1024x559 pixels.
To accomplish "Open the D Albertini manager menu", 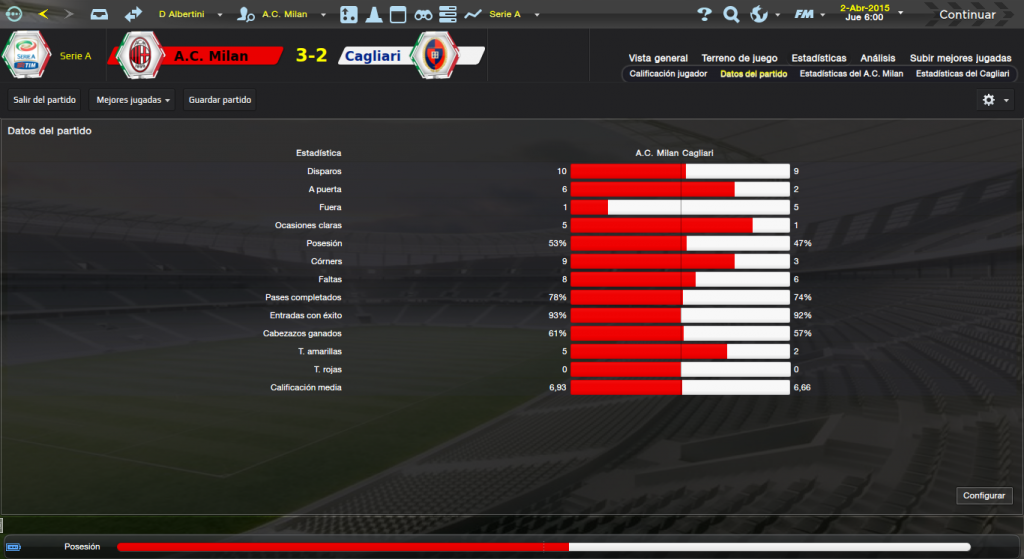I will 187,15.
